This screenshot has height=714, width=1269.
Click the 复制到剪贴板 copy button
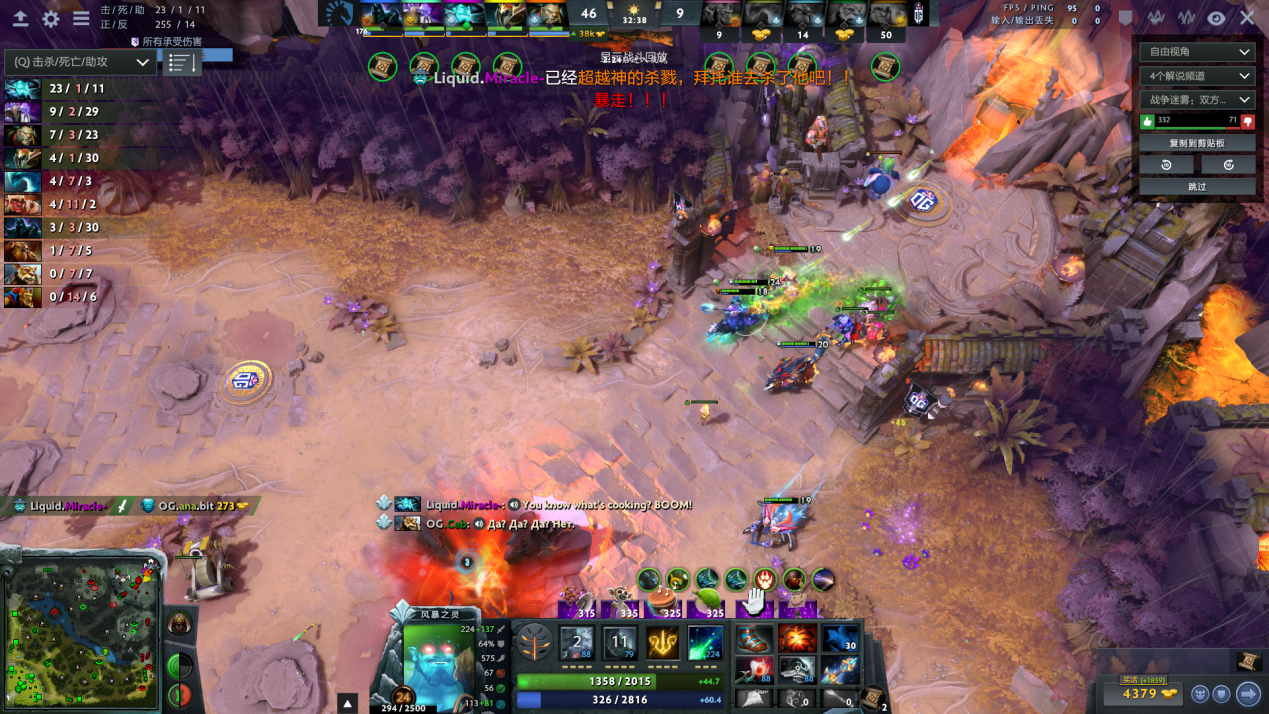click(x=1197, y=143)
